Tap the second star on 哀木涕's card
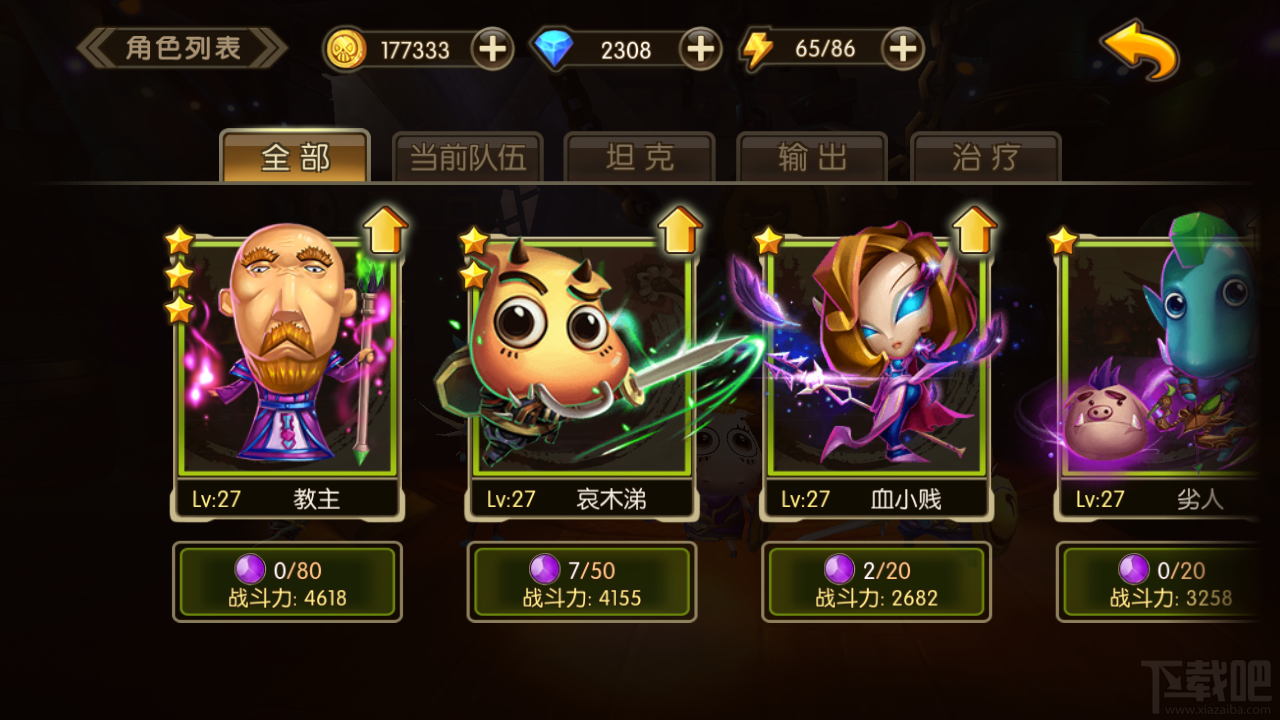1280x720 pixels. [473, 277]
